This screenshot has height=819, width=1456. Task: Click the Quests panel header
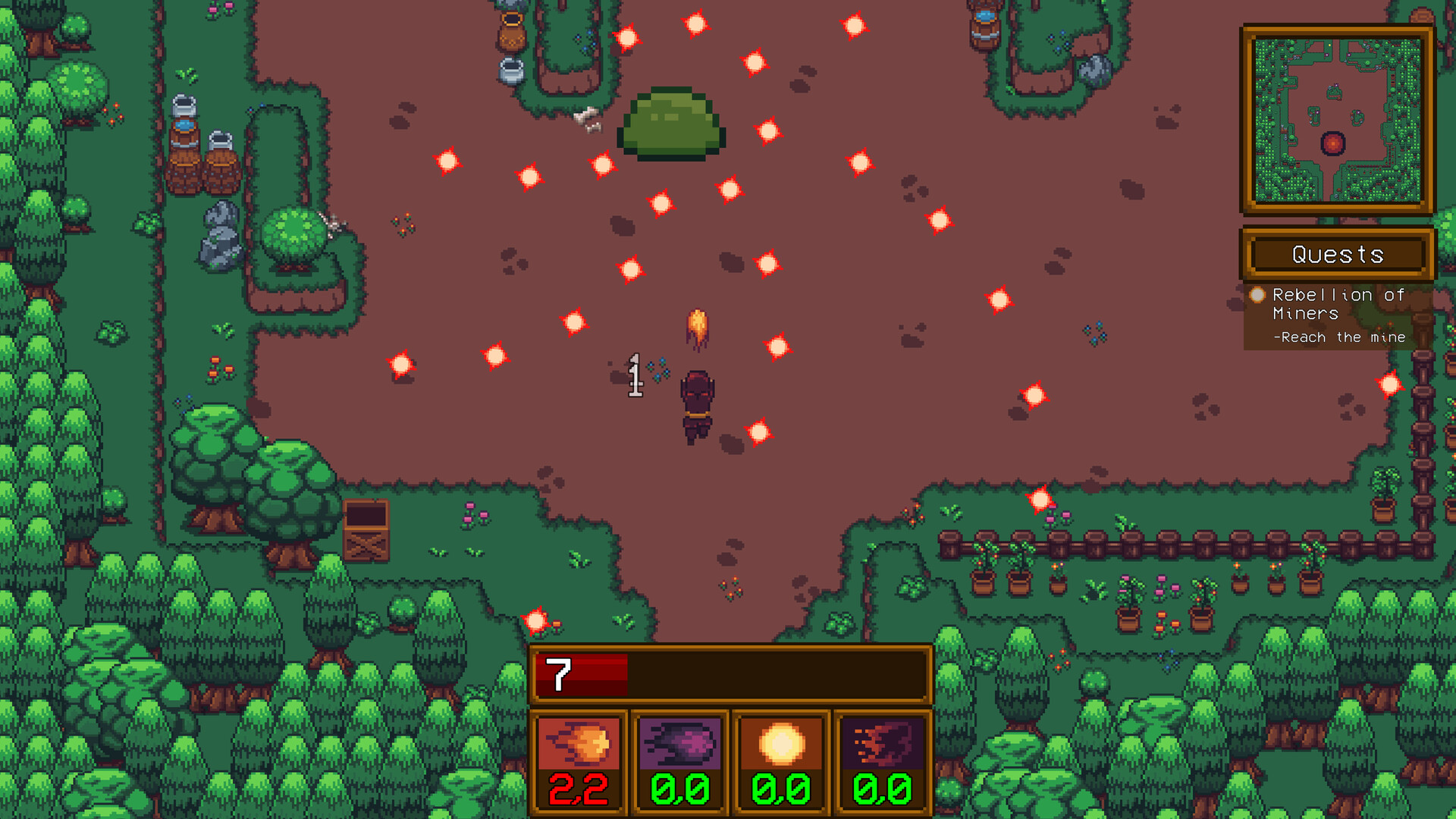pos(1338,255)
